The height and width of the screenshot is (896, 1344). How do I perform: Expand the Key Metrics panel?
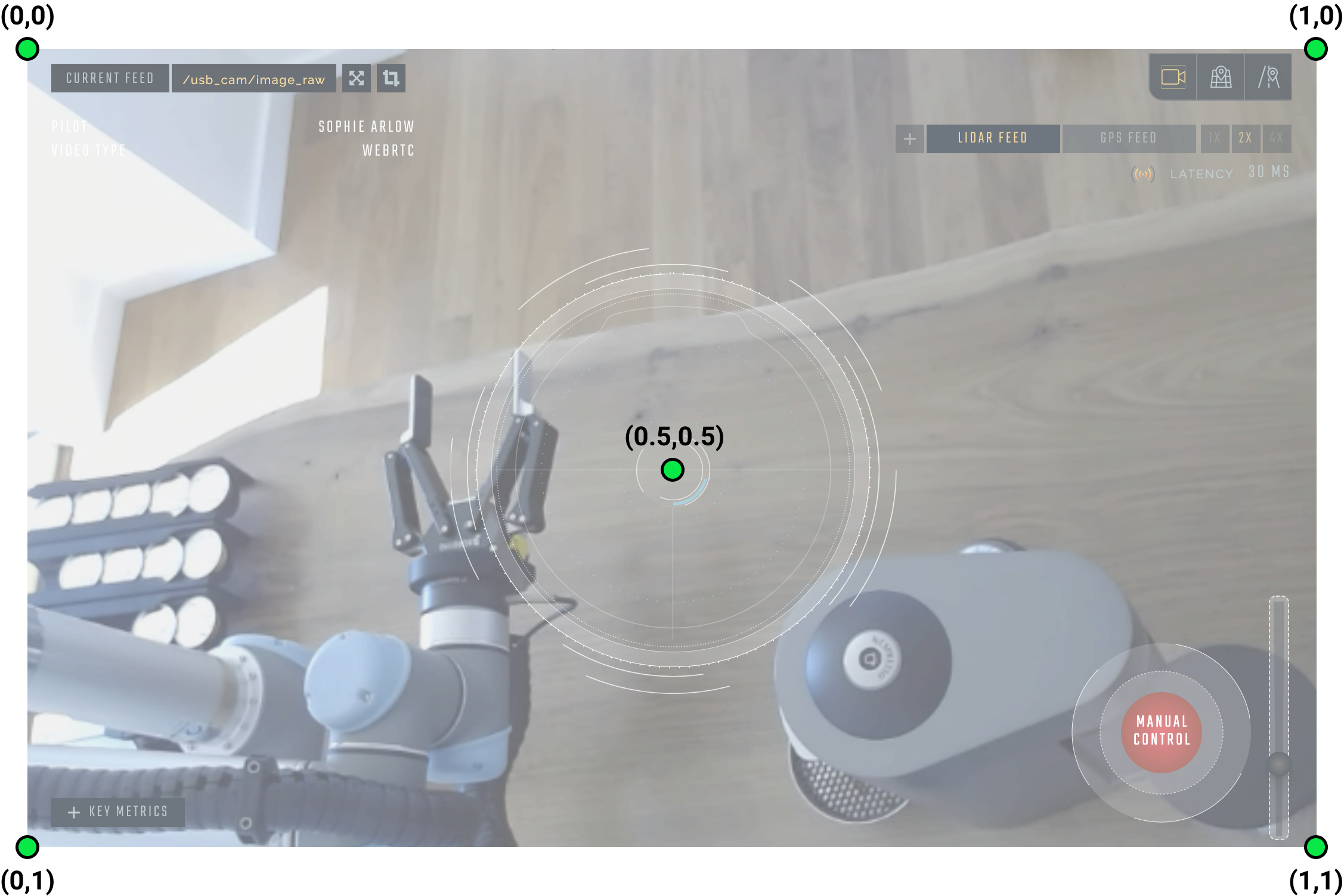(x=118, y=812)
